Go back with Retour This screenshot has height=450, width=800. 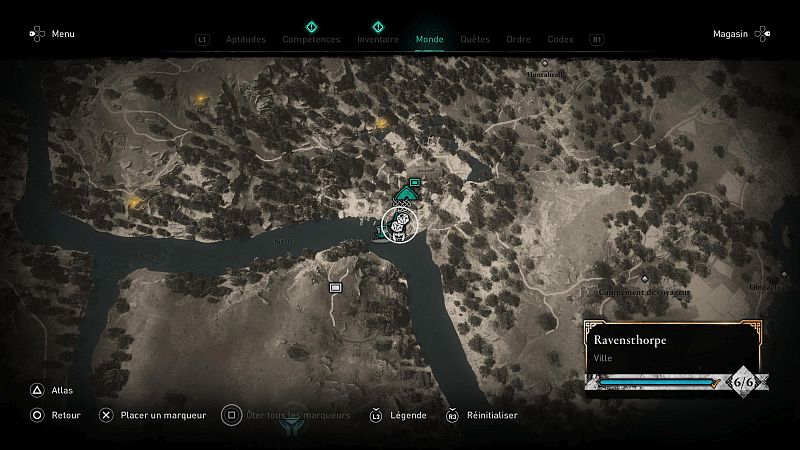pyautogui.click(x=56, y=415)
